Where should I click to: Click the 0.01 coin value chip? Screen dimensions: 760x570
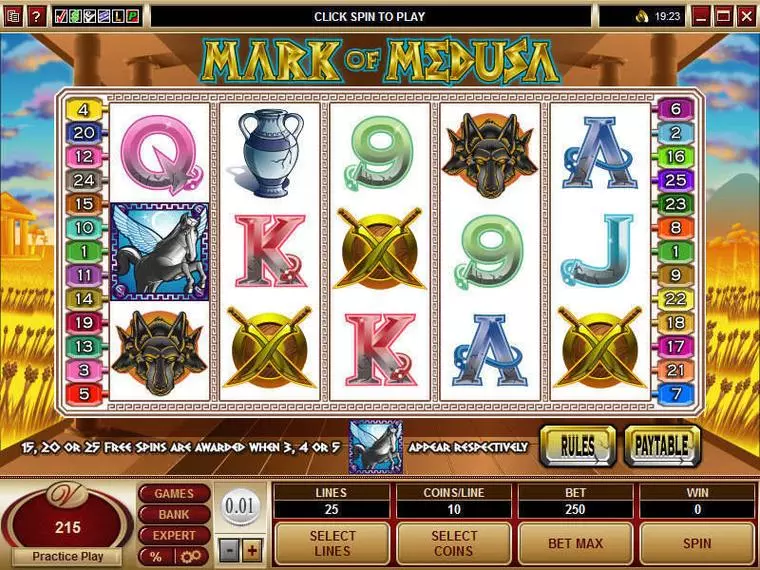tap(241, 507)
